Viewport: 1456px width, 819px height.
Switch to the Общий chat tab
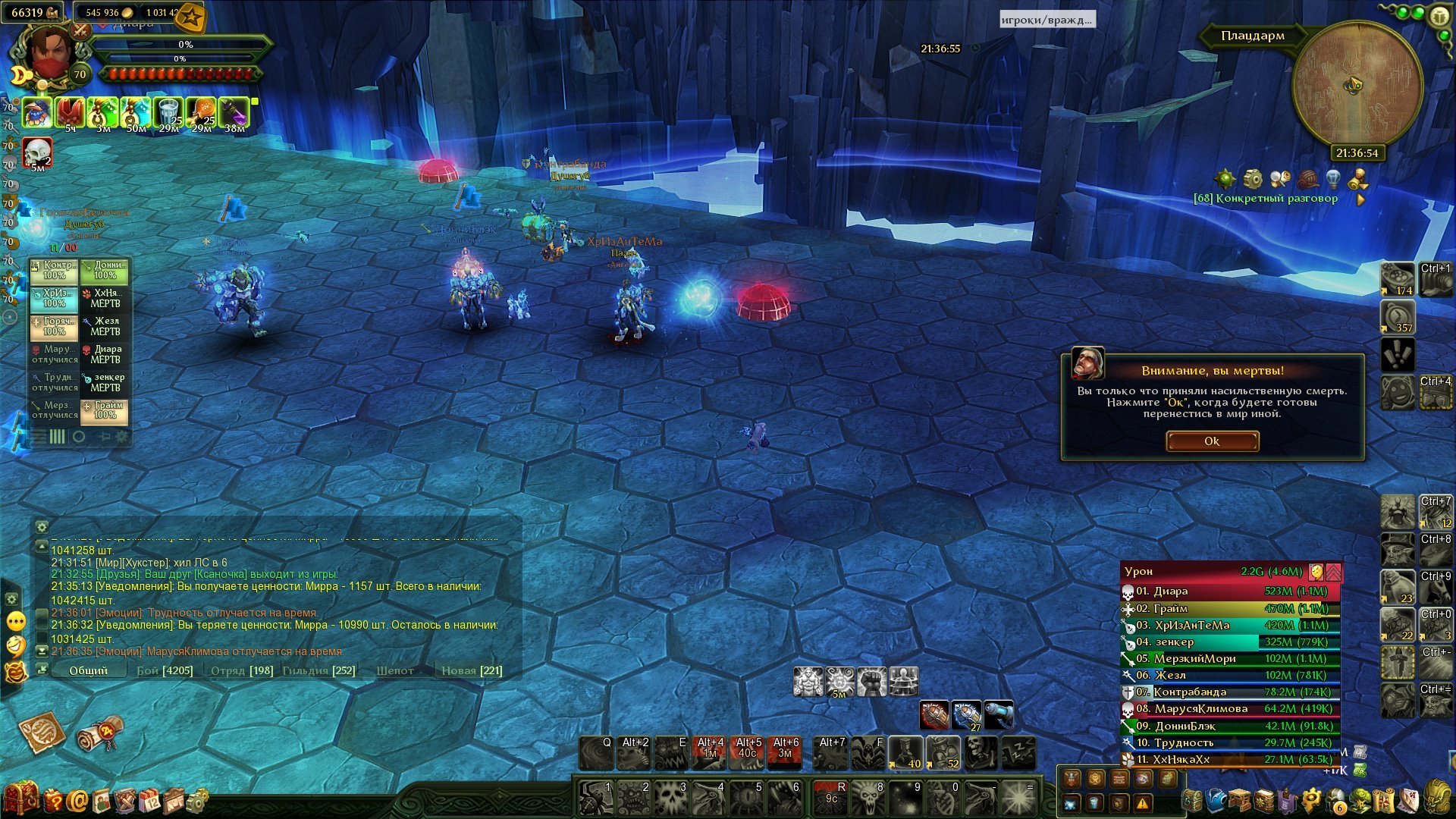click(88, 670)
